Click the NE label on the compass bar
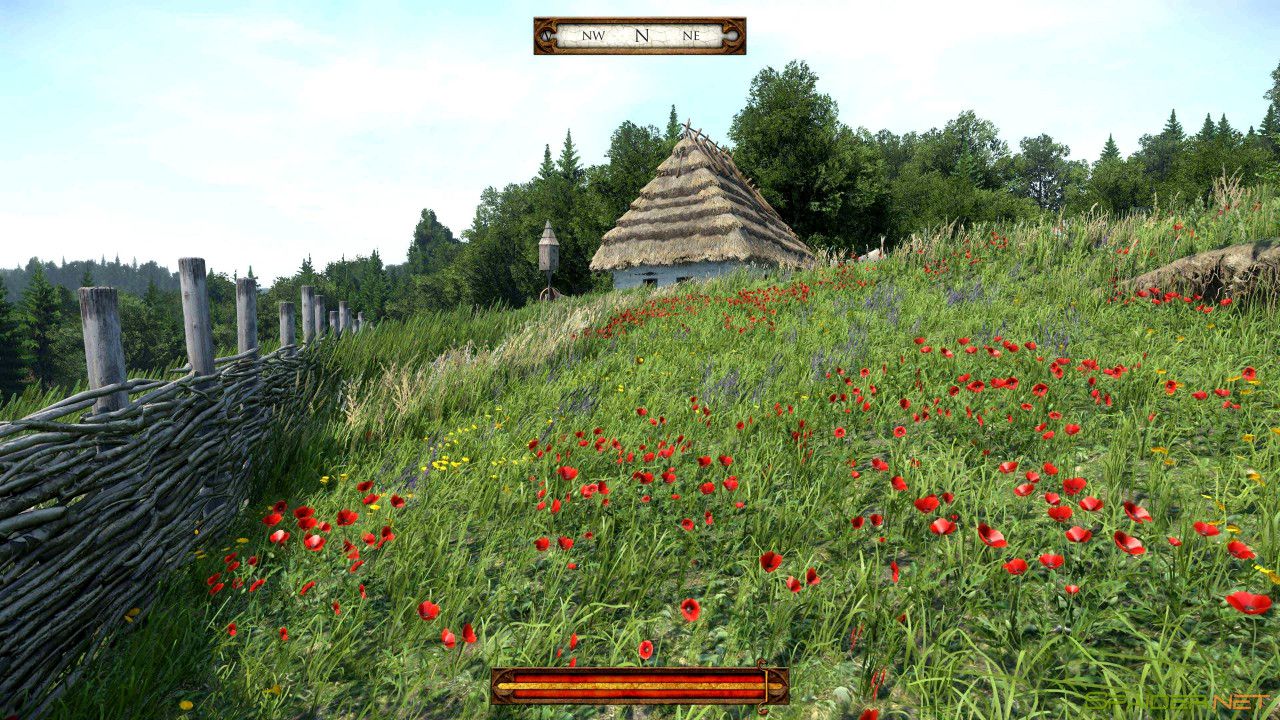1280x720 pixels. click(x=691, y=35)
